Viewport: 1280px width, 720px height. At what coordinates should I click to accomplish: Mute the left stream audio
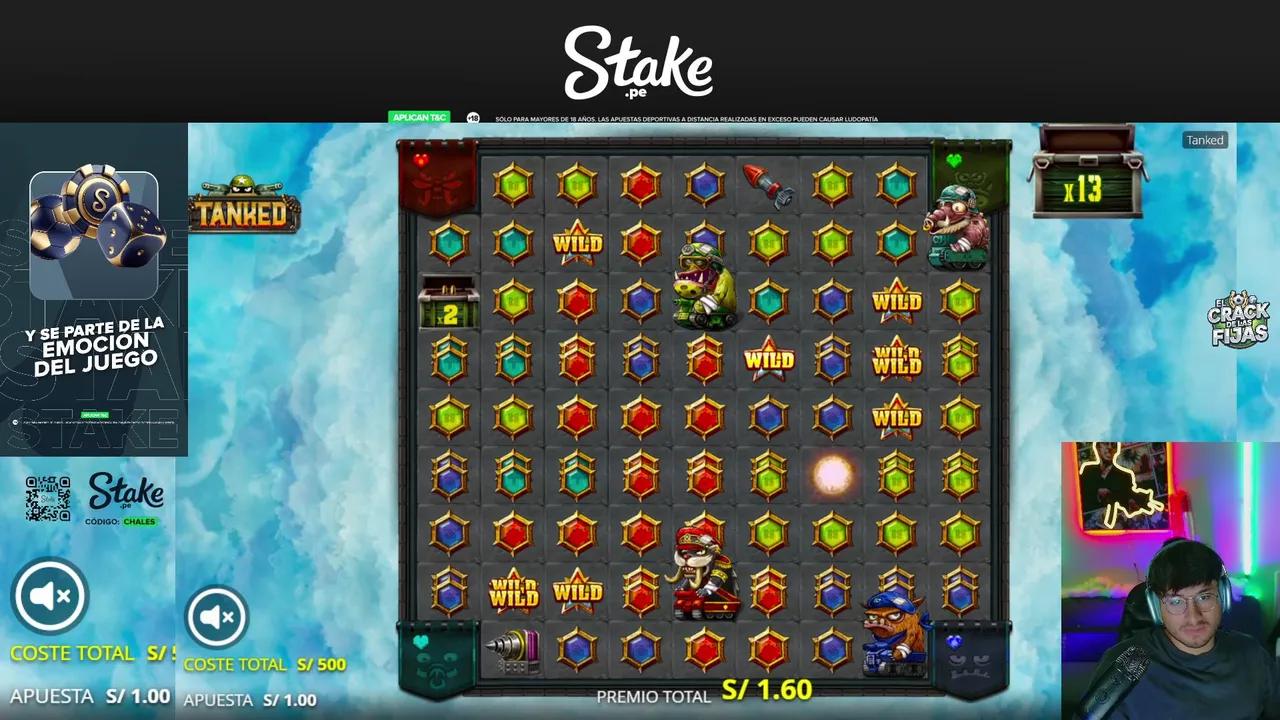point(49,595)
